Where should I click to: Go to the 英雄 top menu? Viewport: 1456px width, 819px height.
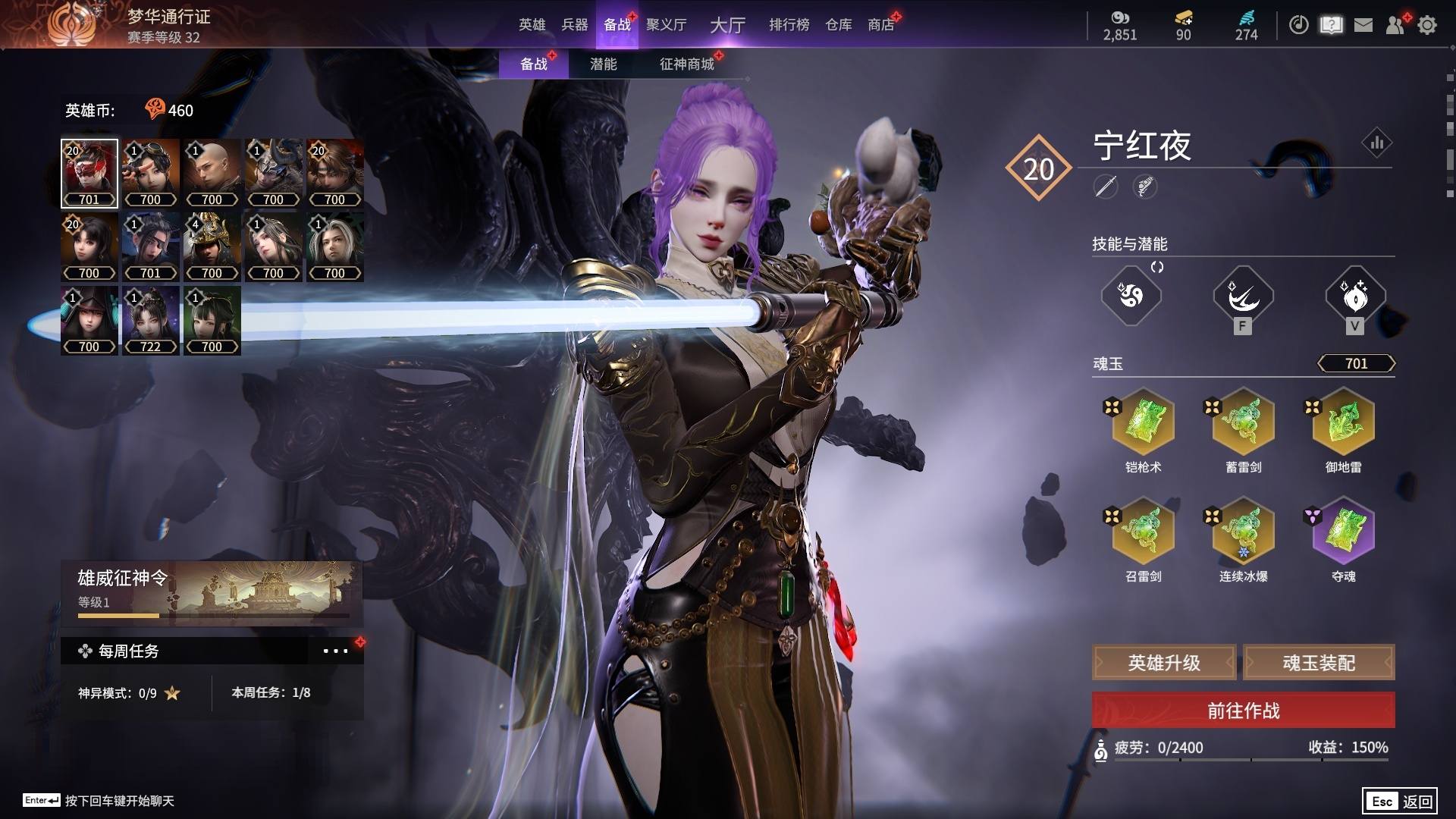point(532,25)
